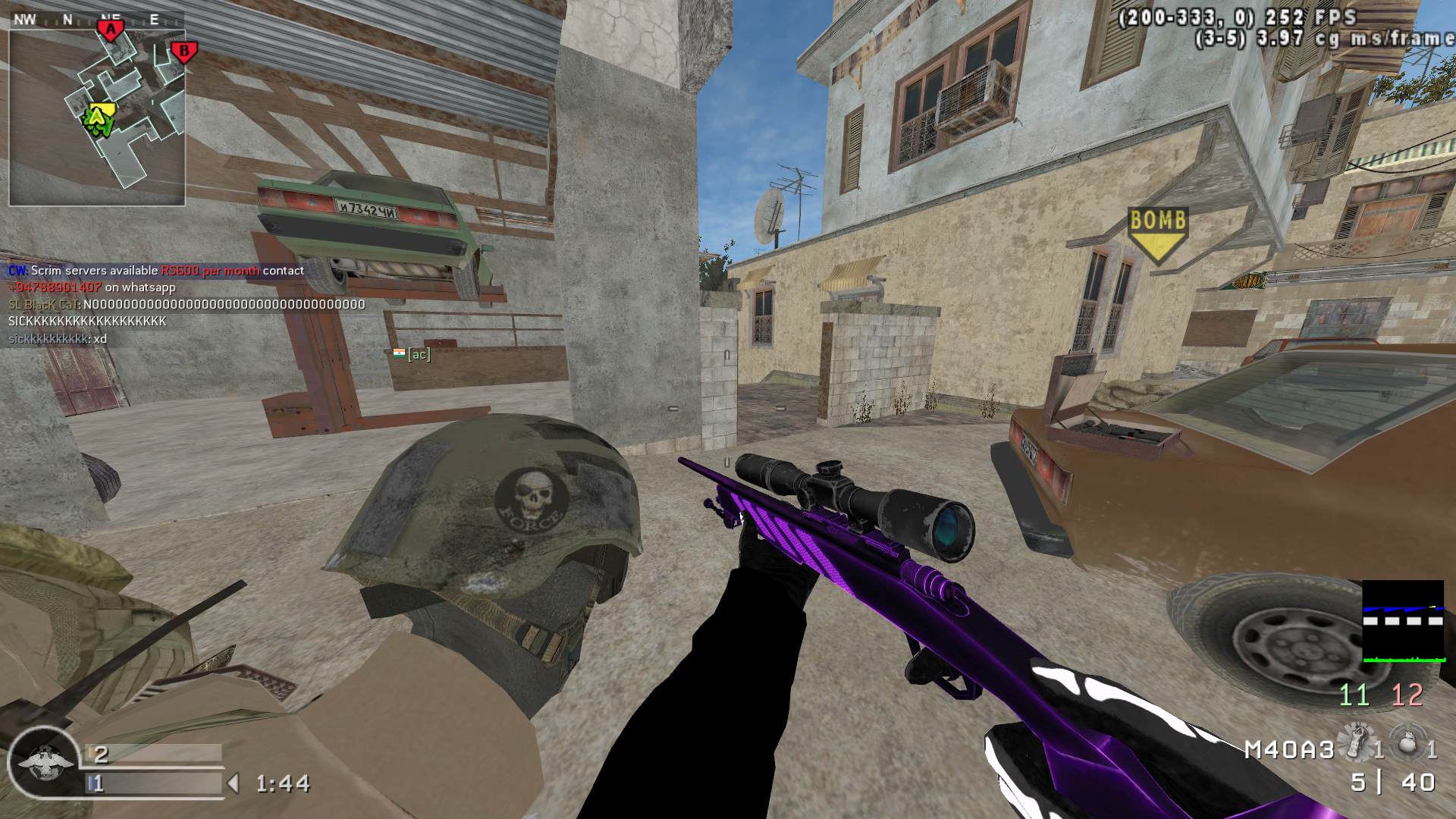1456x819 pixels.
Task: Select the special grenade icon
Action: (x=1354, y=742)
